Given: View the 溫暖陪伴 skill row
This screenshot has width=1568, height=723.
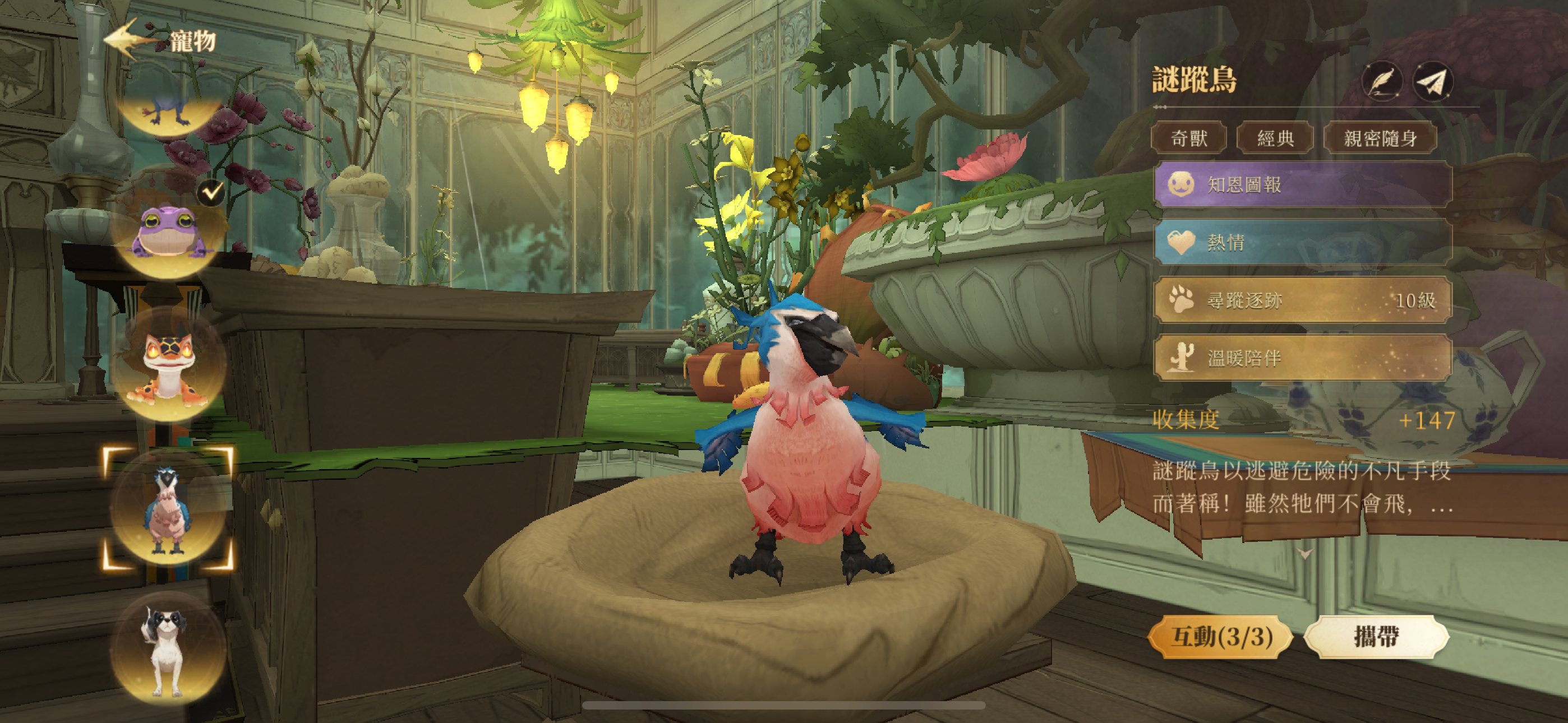Looking at the screenshot, I should click(x=1303, y=358).
